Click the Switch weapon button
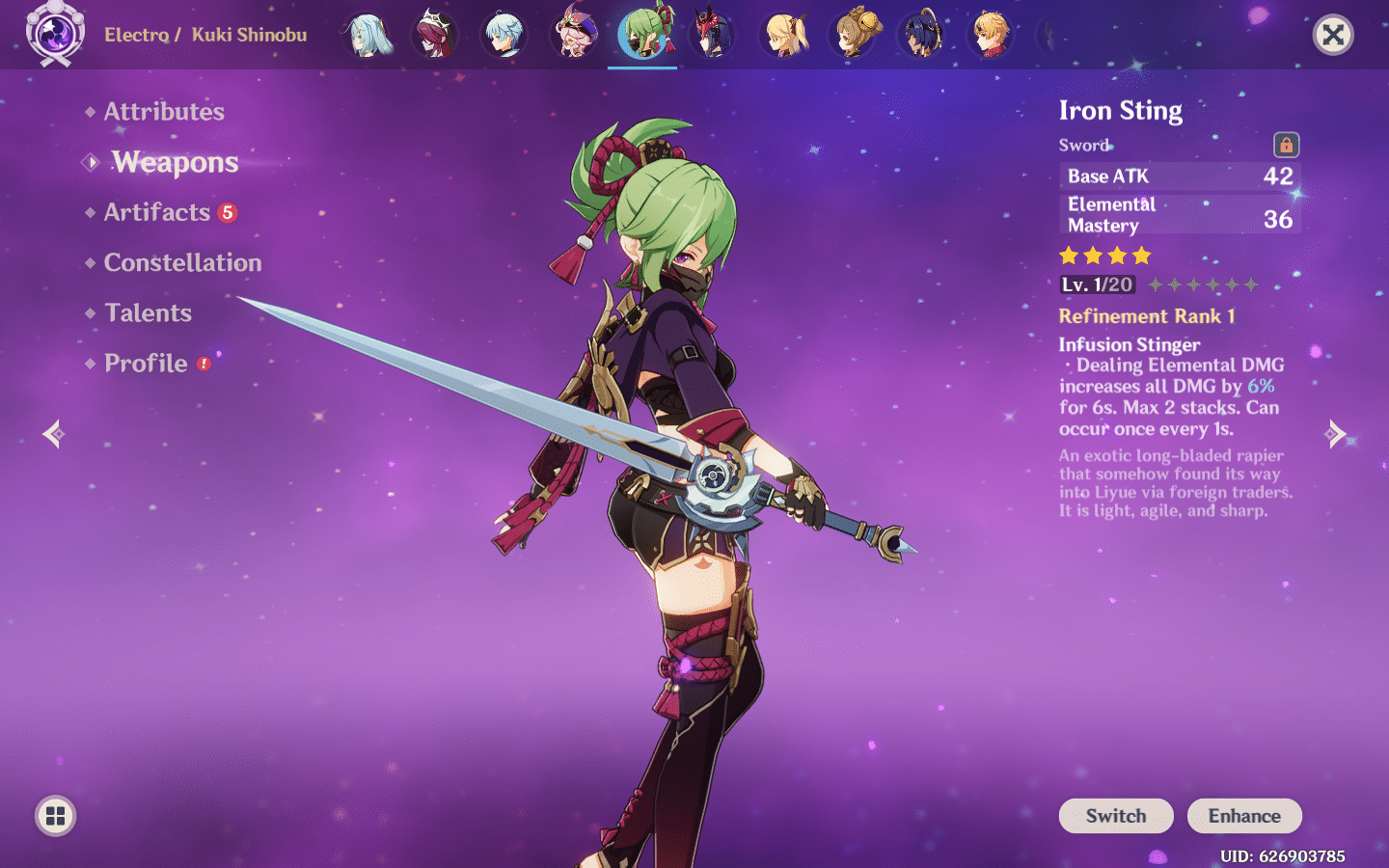This screenshot has width=1389, height=868. tap(1116, 815)
